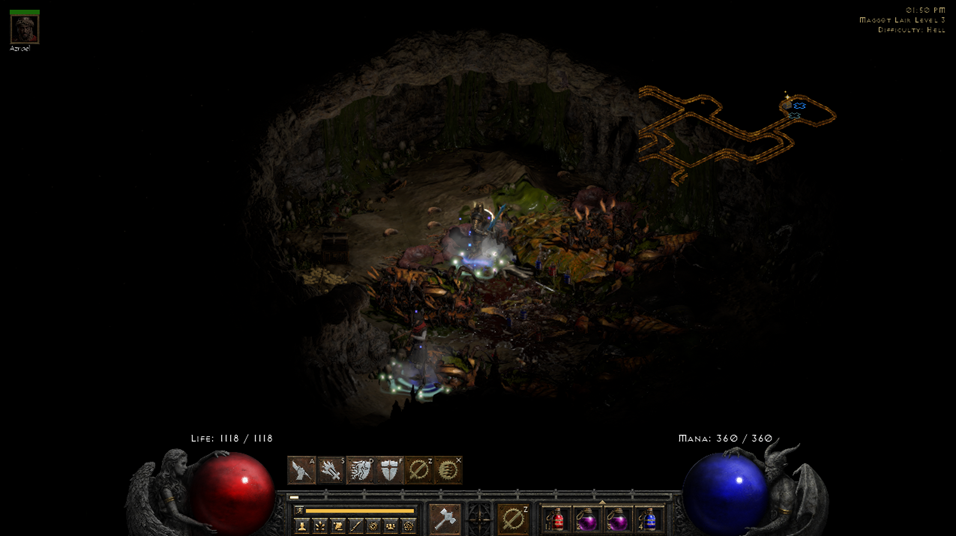Image resolution: width=956 pixels, height=536 pixels.
Task: Open the right-click skill slot beside the potions
Action: [513, 519]
